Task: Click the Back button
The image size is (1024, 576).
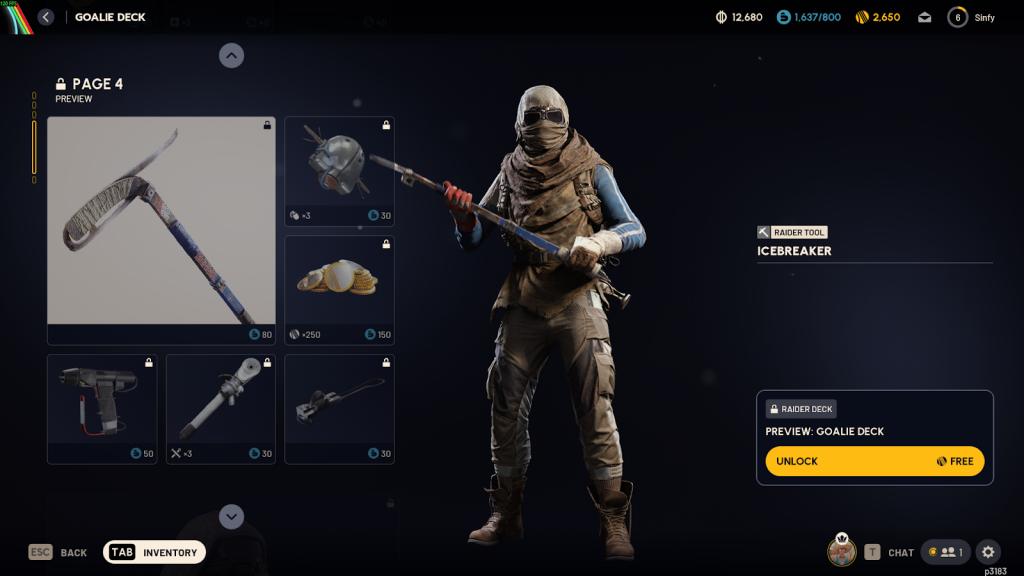Action: click(x=58, y=552)
